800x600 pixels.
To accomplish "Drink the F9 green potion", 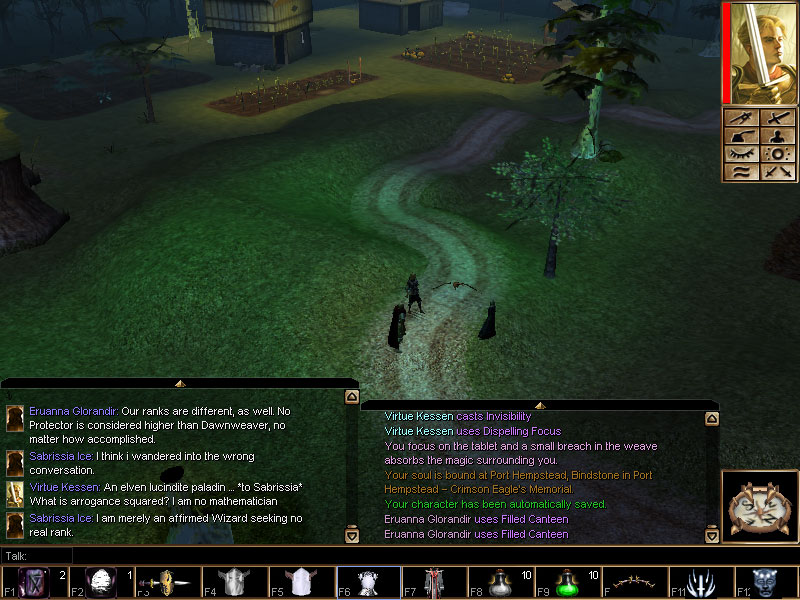I will (x=568, y=582).
